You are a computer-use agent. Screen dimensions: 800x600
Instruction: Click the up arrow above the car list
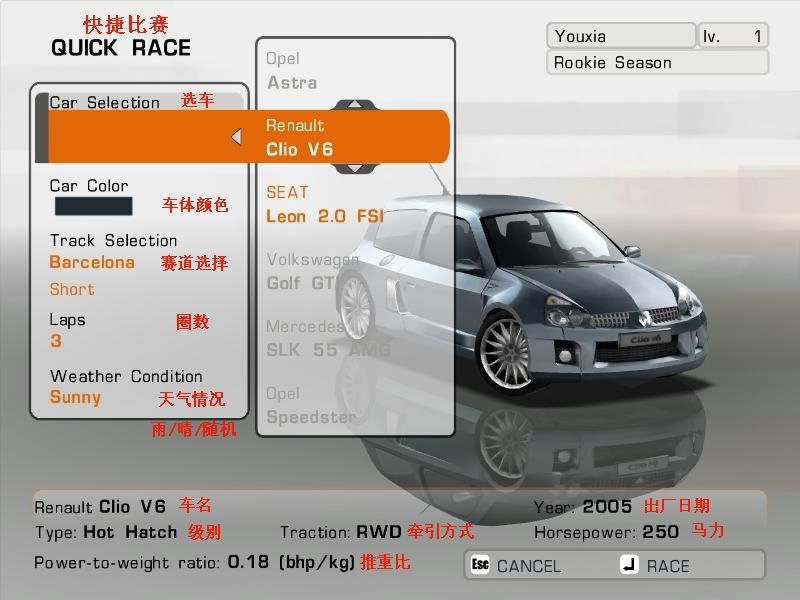pyautogui.click(x=354, y=104)
